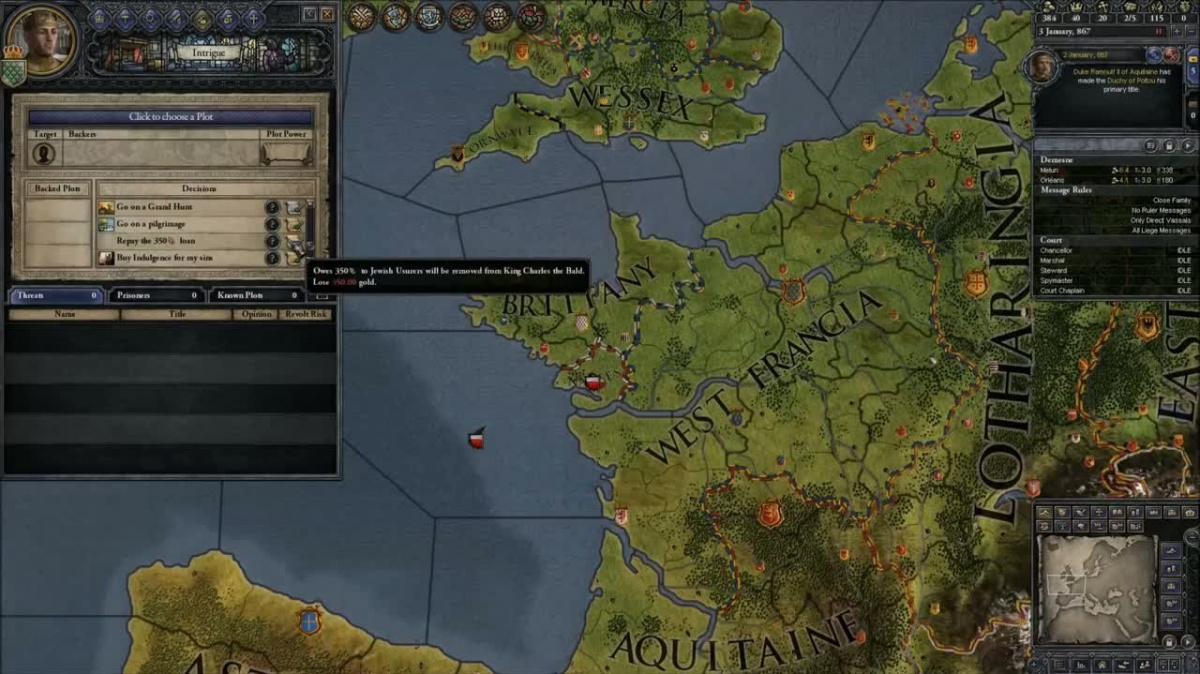The height and width of the screenshot is (674, 1200).
Task: Click King Charles the Bald's portrait
Action: (40, 42)
